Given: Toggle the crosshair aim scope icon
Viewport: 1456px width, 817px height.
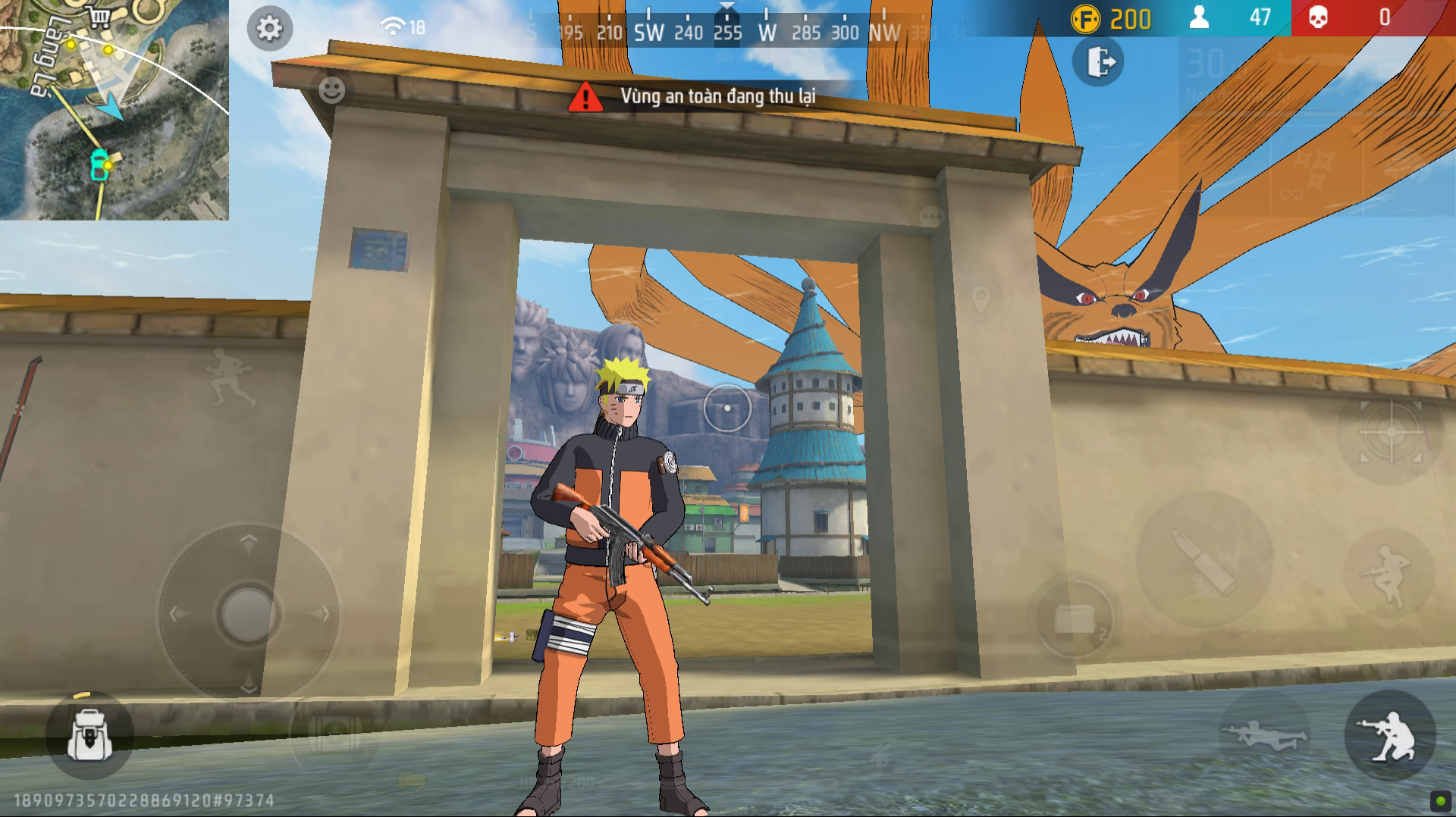Looking at the screenshot, I should (1392, 432).
